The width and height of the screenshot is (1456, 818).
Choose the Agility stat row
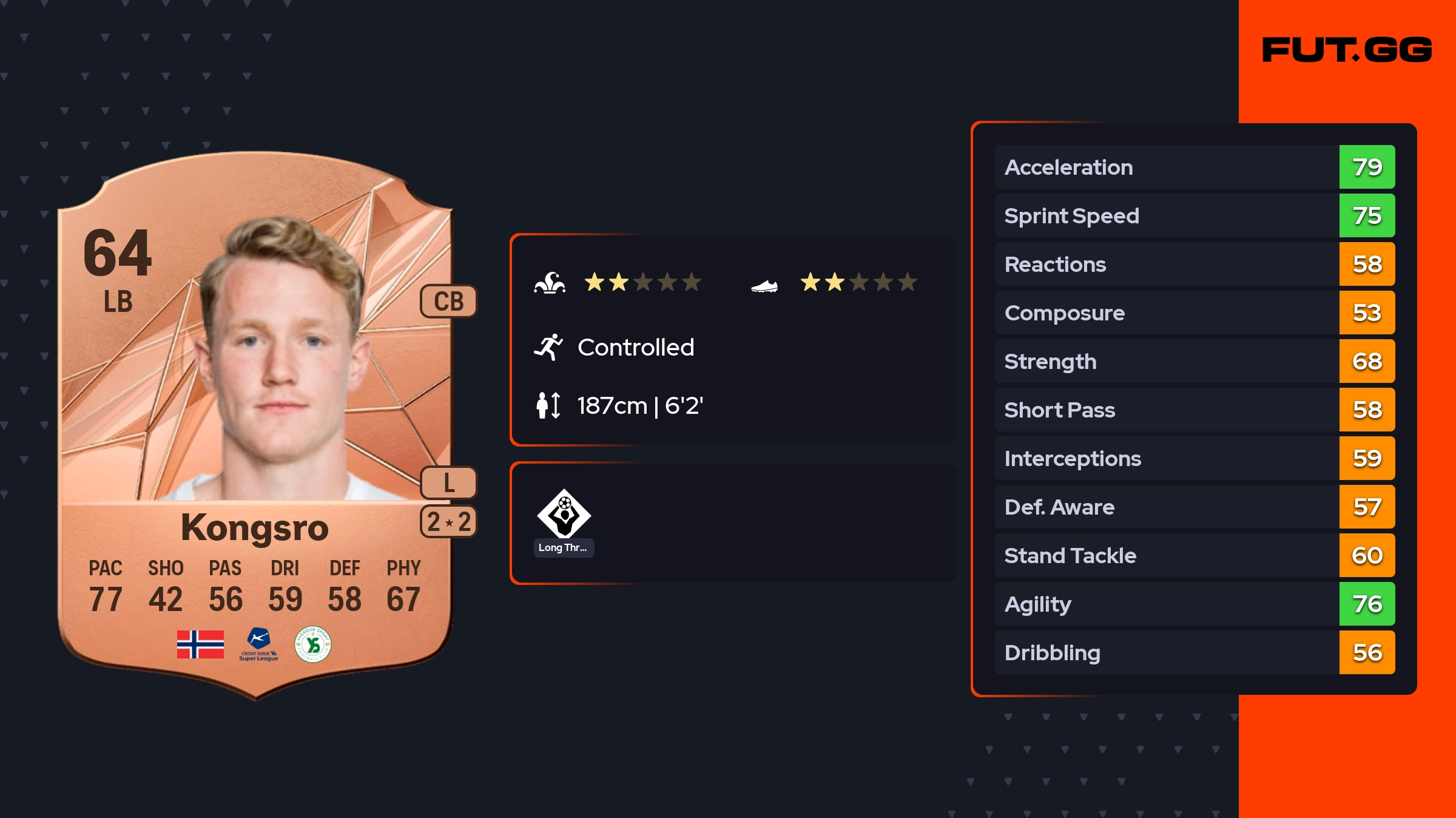pyautogui.click(x=1194, y=604)
